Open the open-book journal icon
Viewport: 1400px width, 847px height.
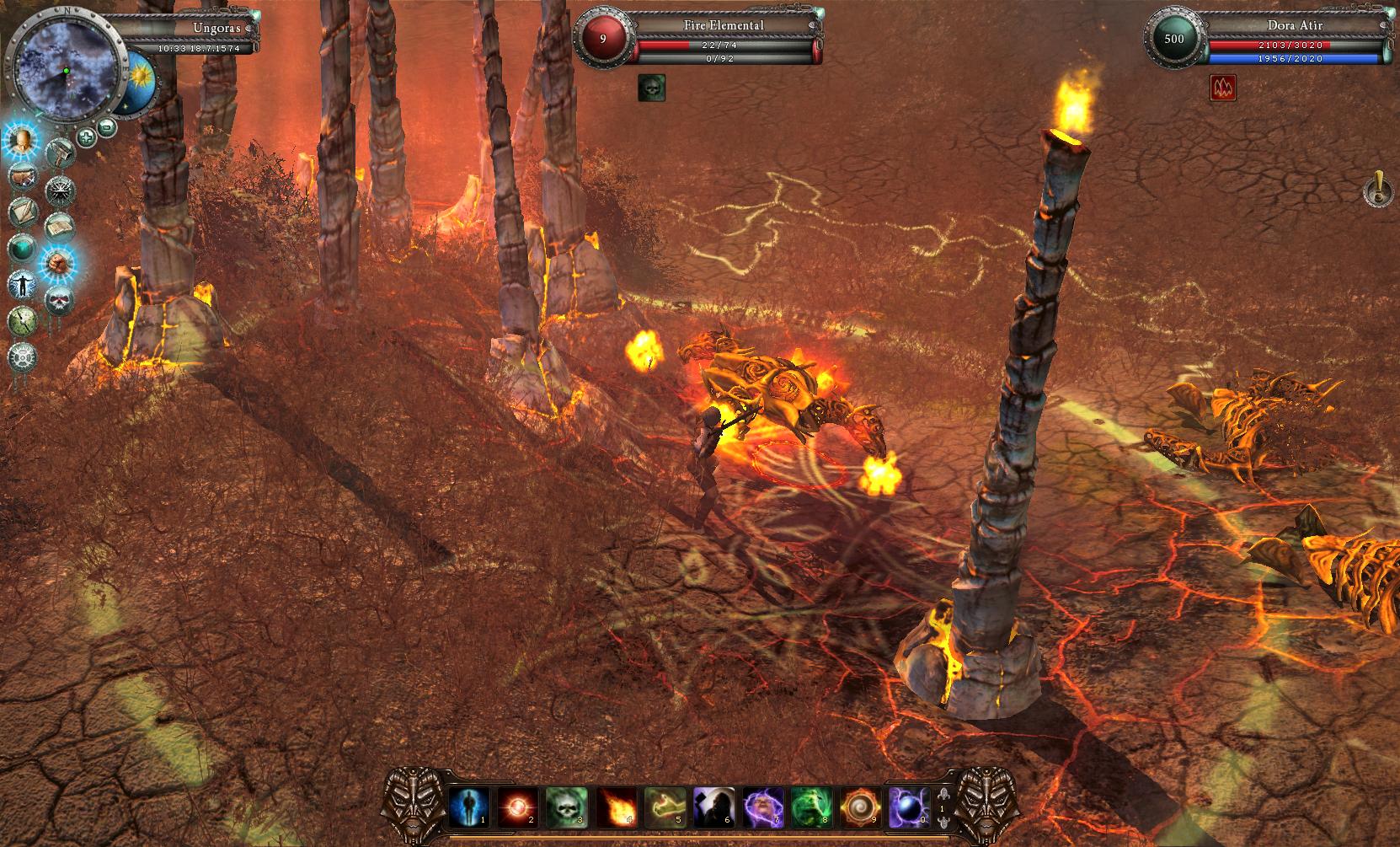58,226
